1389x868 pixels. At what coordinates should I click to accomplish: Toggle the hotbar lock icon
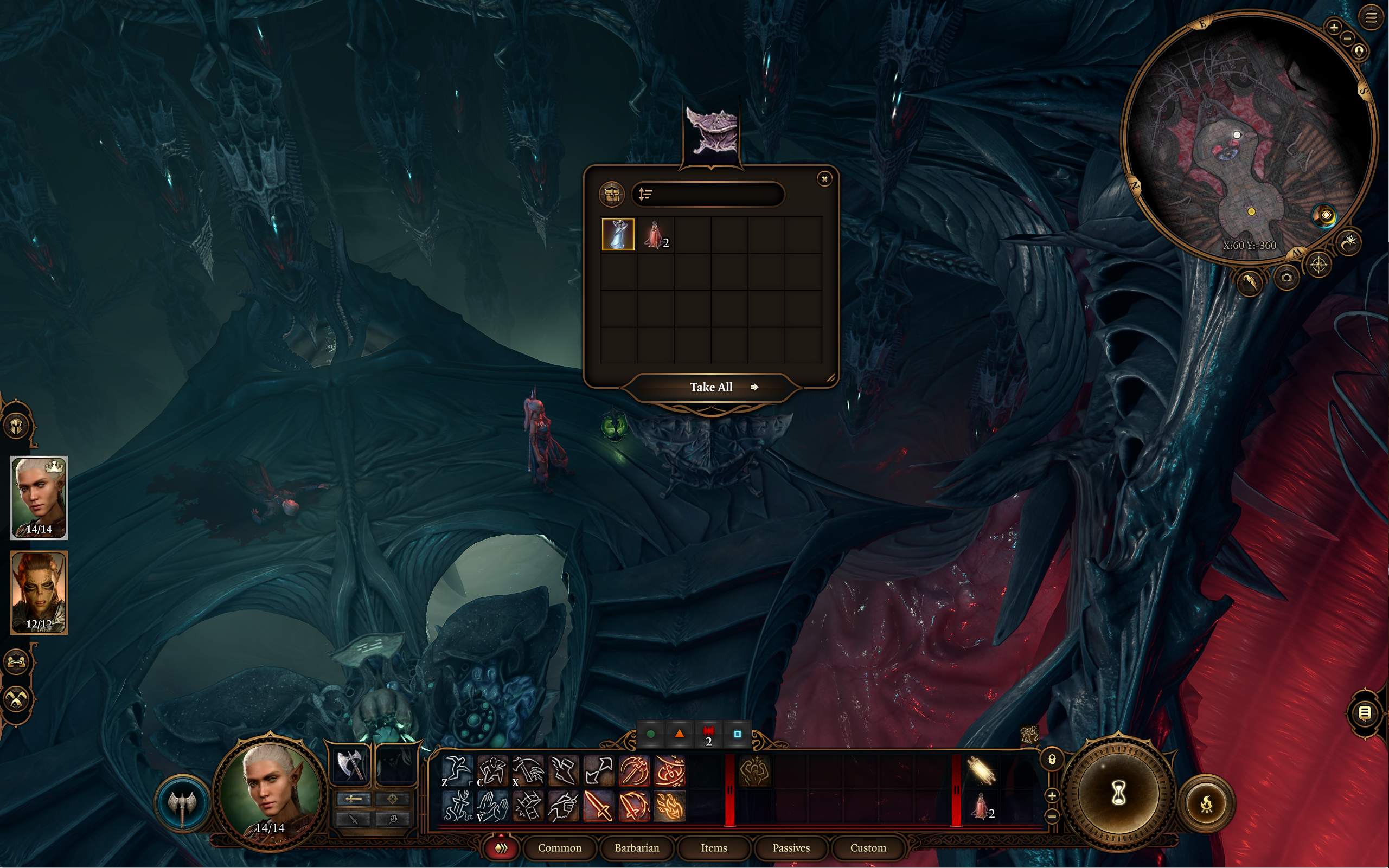click(x=1052, y=760)
